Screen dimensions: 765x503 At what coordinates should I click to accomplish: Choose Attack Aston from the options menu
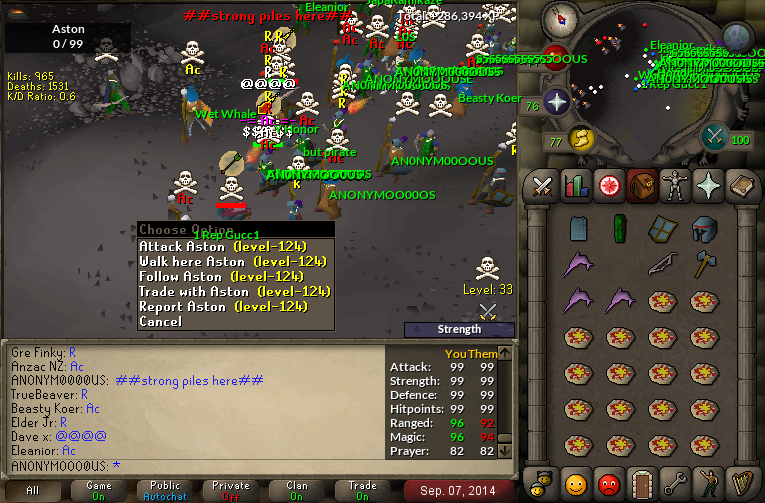pos(222,246)
